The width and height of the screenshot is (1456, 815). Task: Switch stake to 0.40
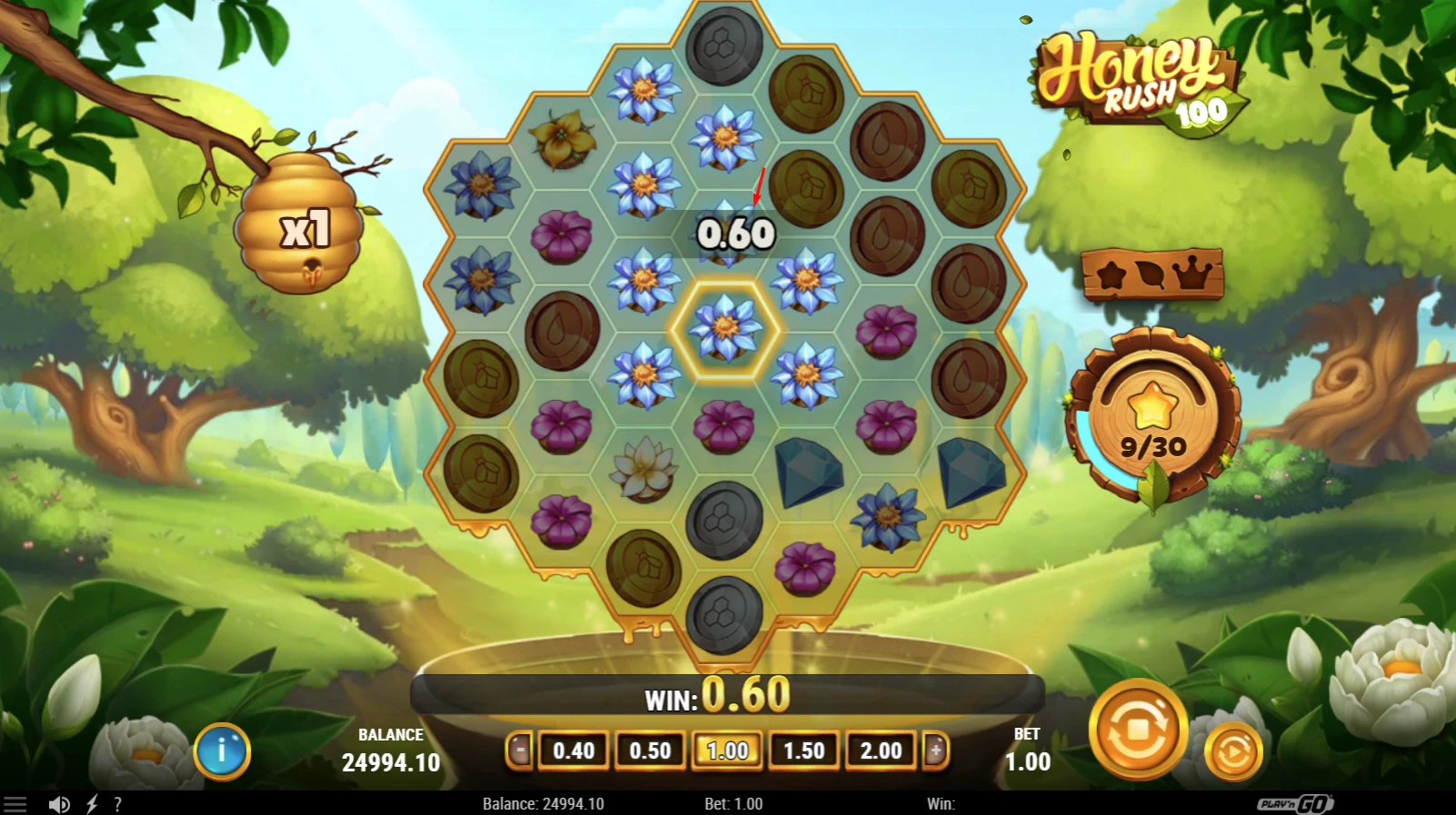coord(573,751)
